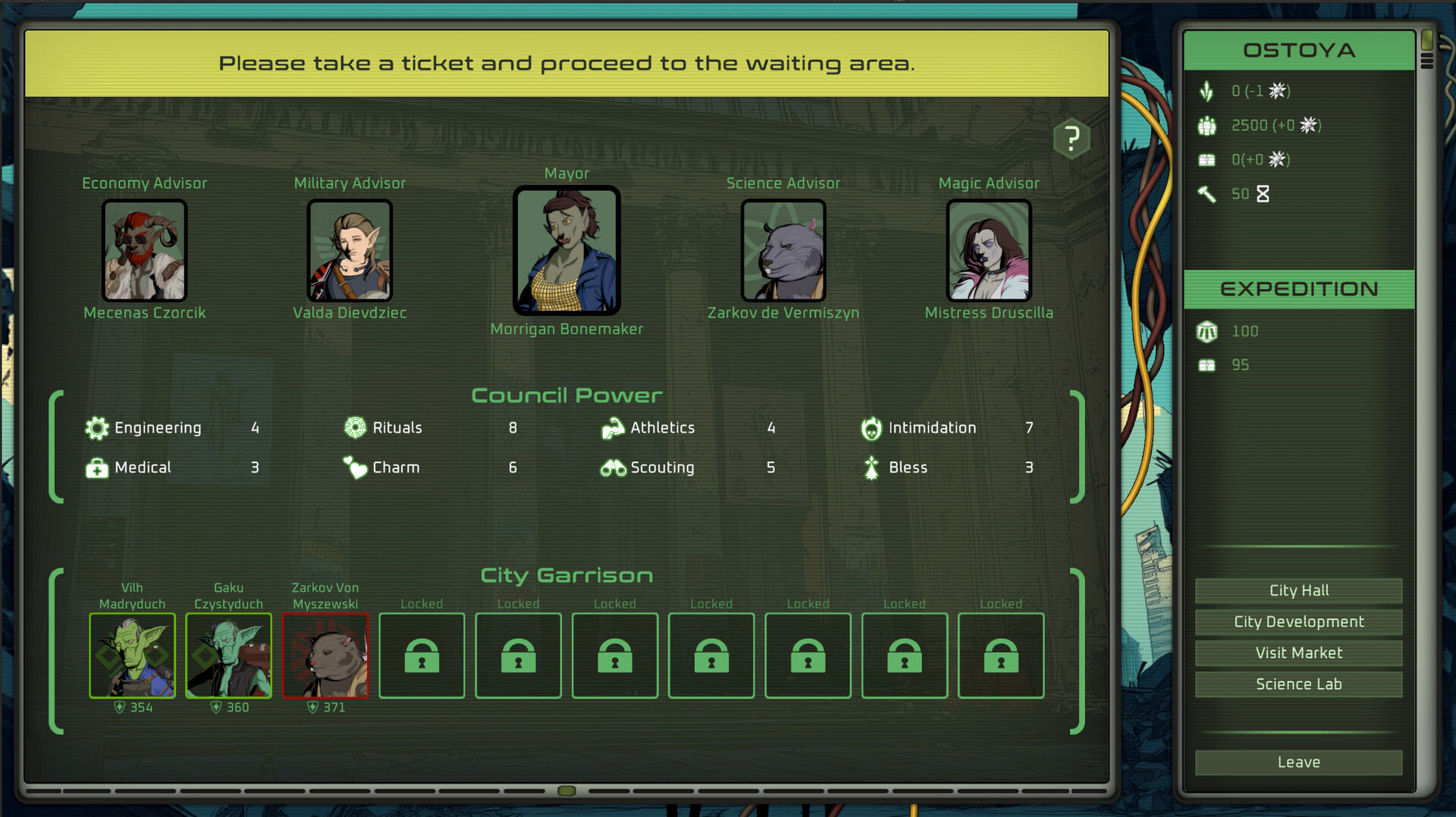Click the Bless icon in Council Power
This screenshot has height=817, width=1456.
871,468
